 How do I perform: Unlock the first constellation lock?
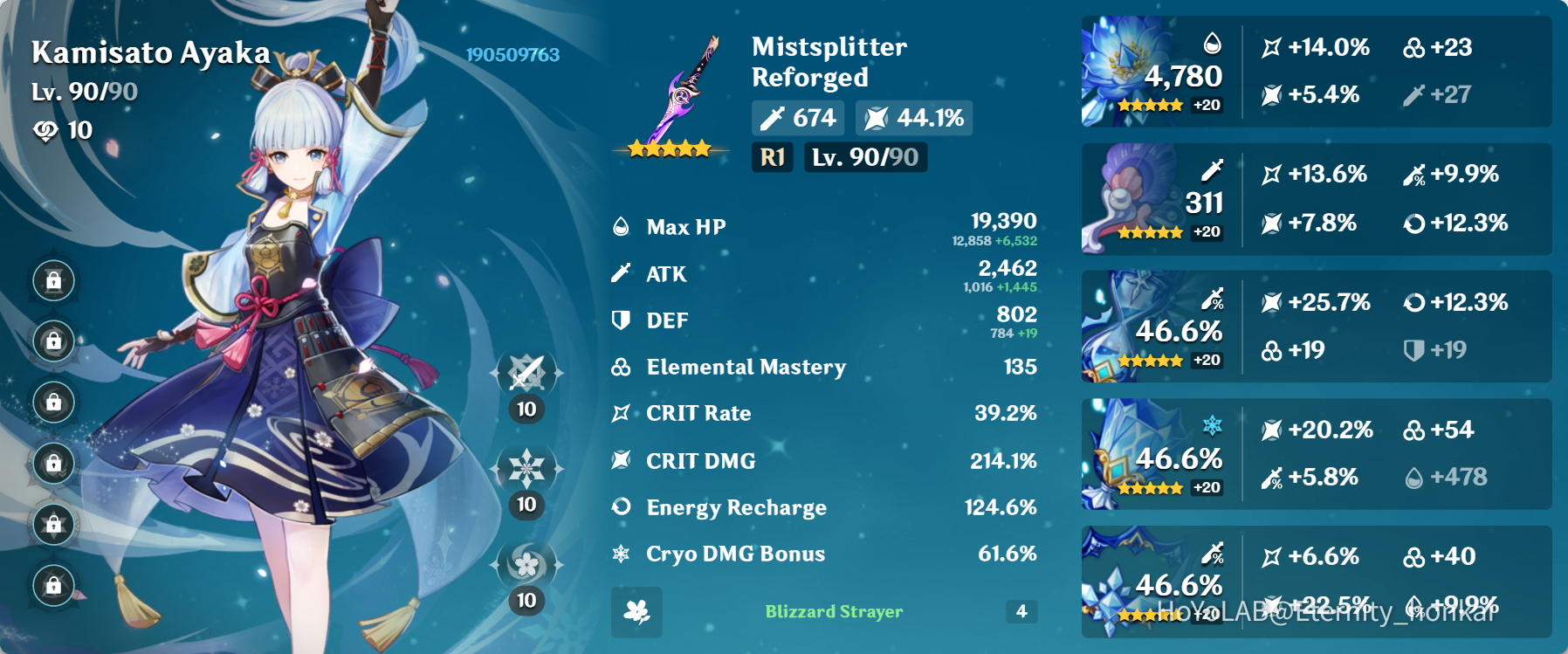pos(54,282)
